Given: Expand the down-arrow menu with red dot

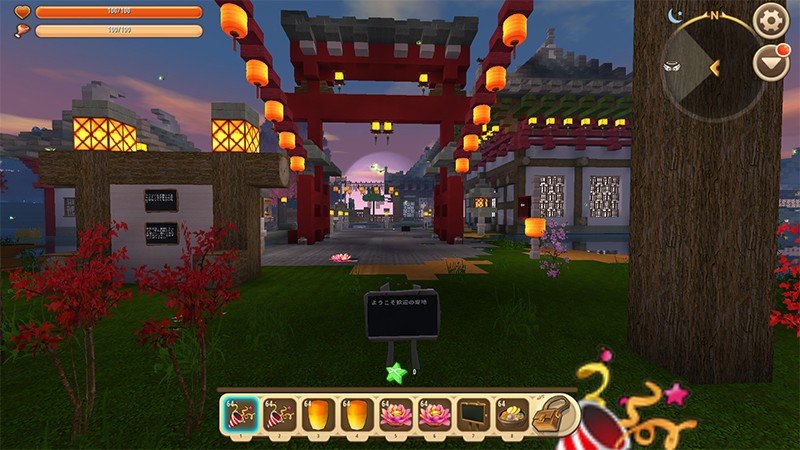Looking at the screenshot, I should tap(770, 63).
